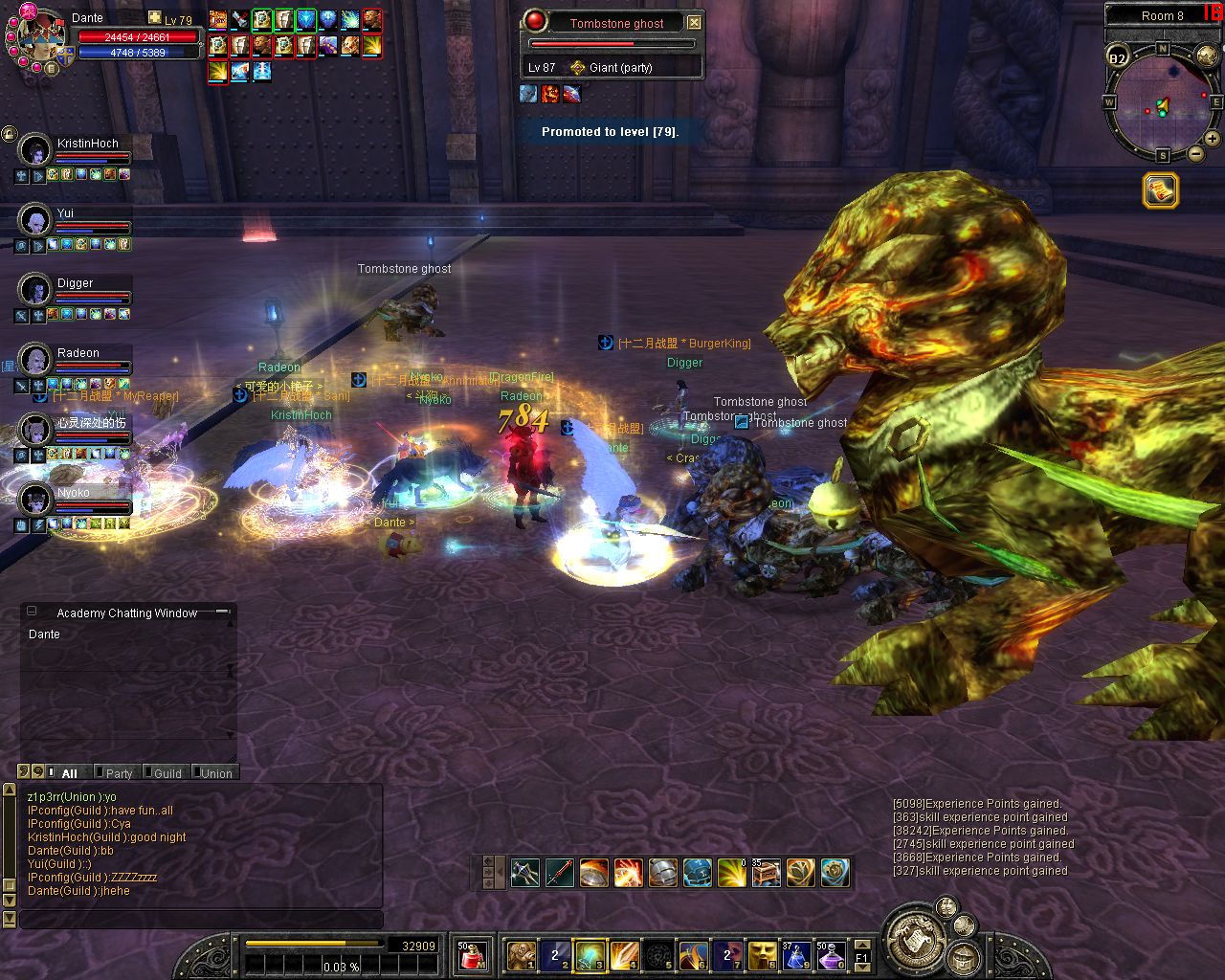Click the yellow scroll notification icon
The width and height of the screenshot is (1225, 980).
point(1160,190)
